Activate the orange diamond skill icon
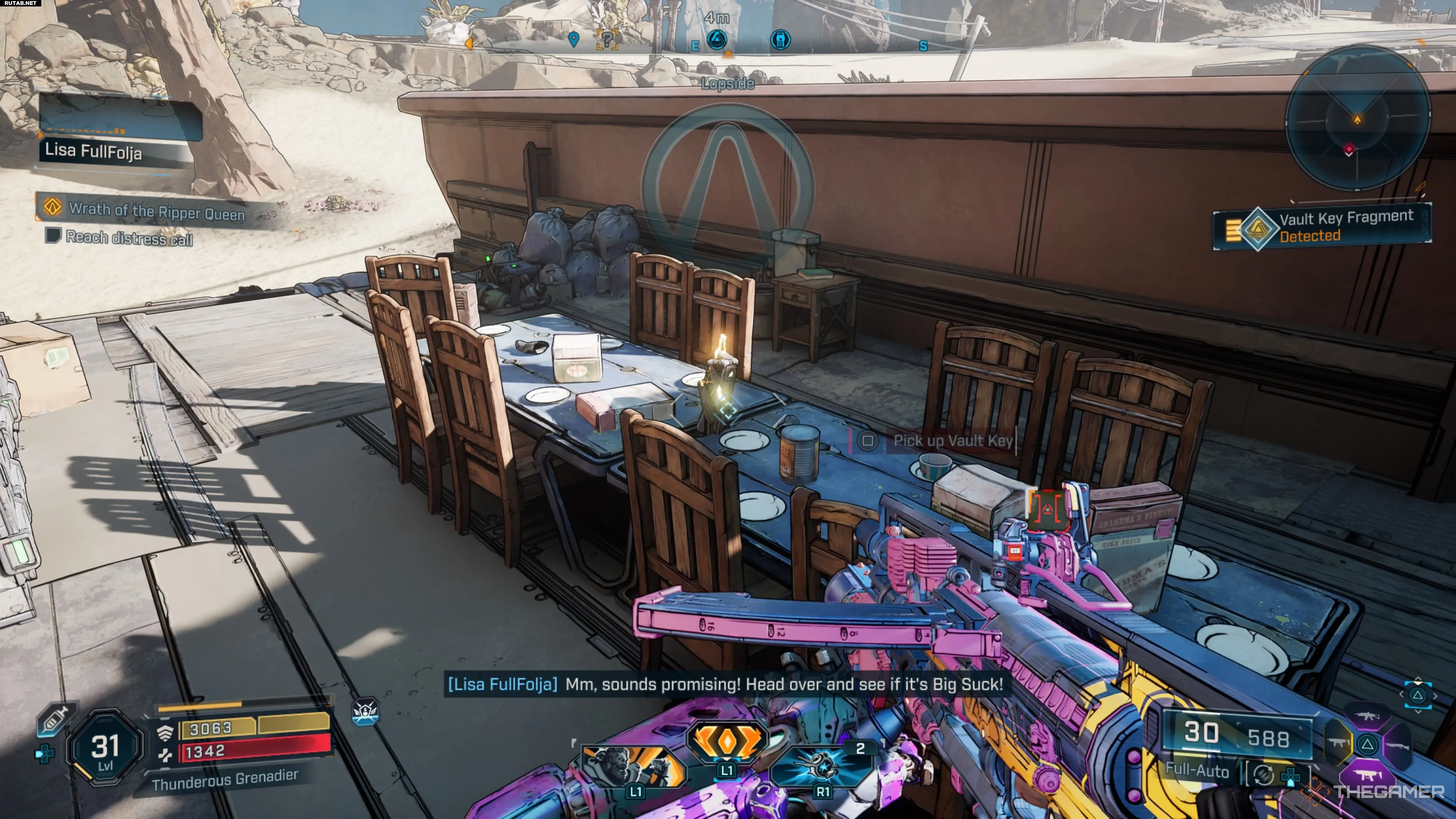Viewport: 1456px width, 819px height. tap(726, 742)
